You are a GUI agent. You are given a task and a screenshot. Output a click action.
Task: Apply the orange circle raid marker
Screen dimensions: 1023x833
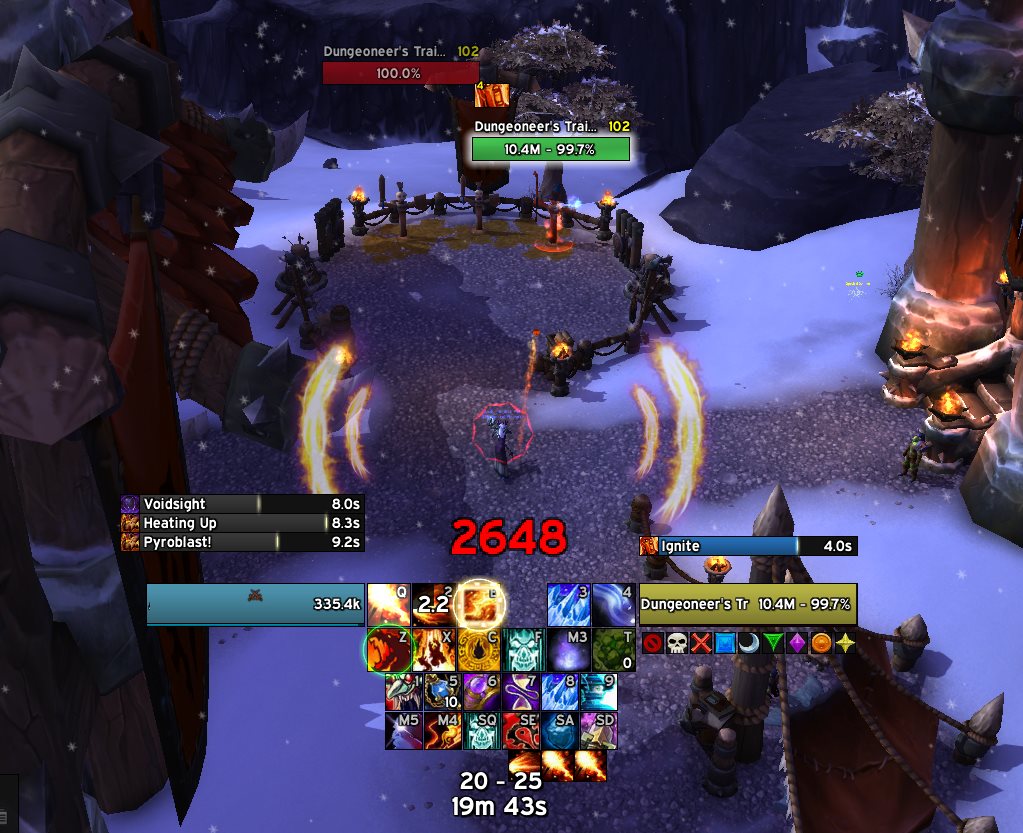(820, 643)
